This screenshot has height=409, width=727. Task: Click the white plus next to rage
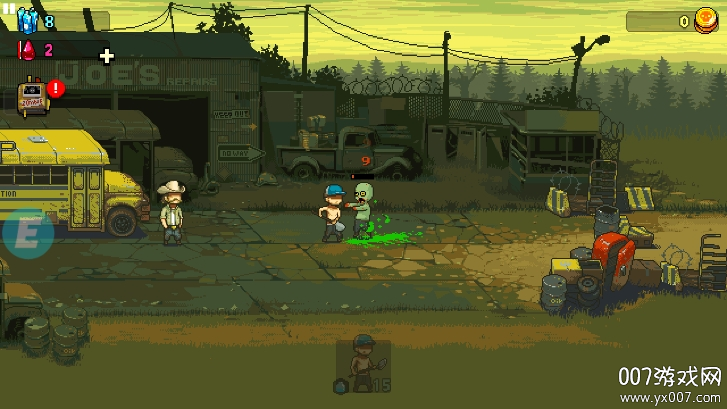click(x=107, y=55)
